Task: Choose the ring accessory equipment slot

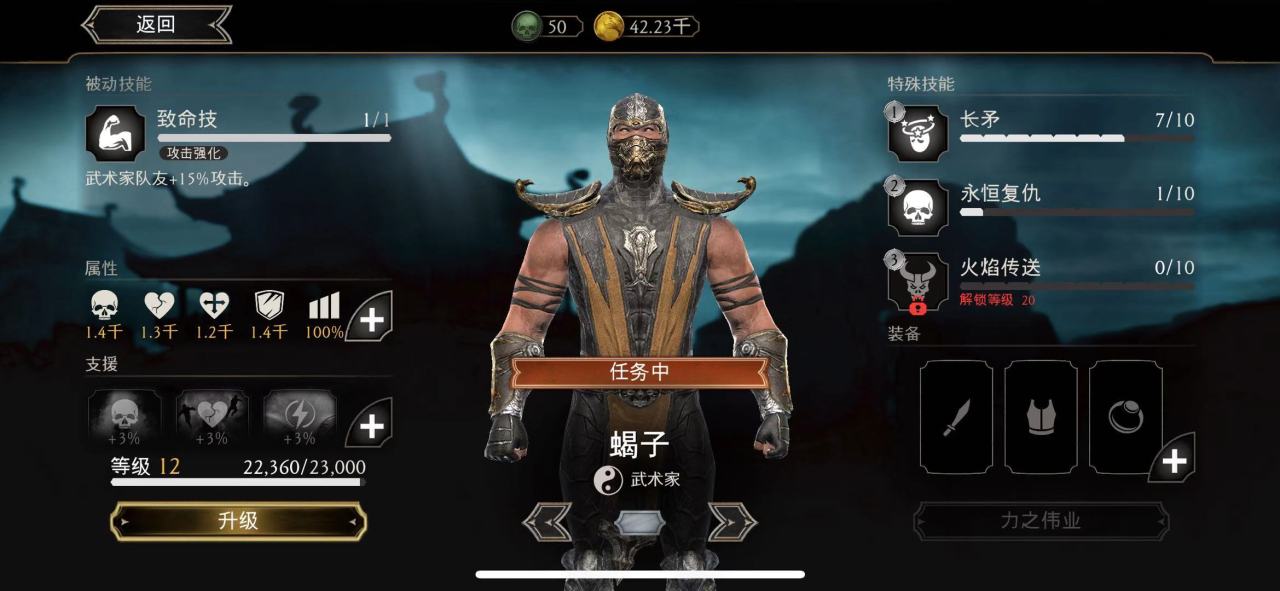Action: pos(1125,417)
